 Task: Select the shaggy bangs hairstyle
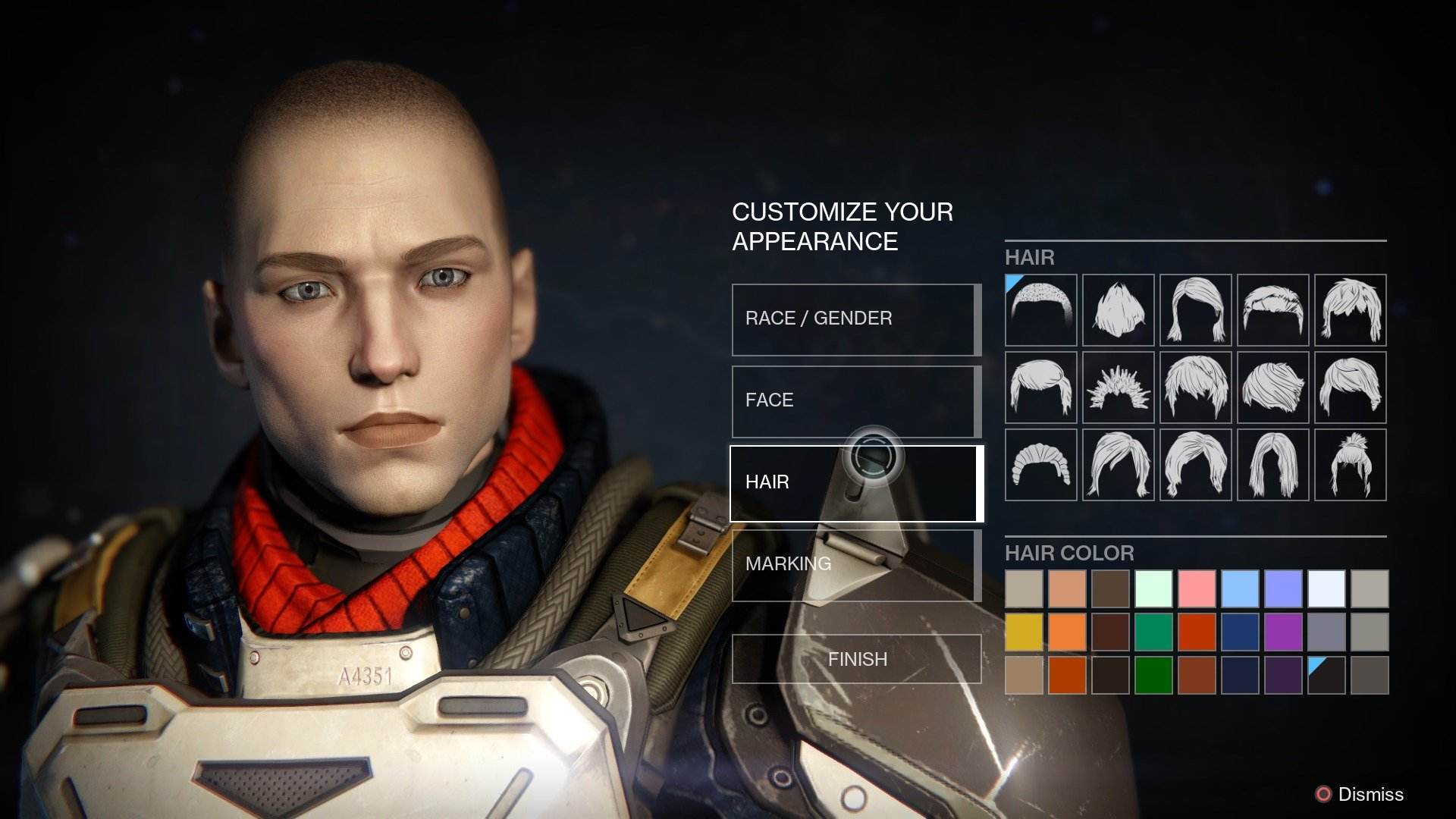click(1352, 311)
